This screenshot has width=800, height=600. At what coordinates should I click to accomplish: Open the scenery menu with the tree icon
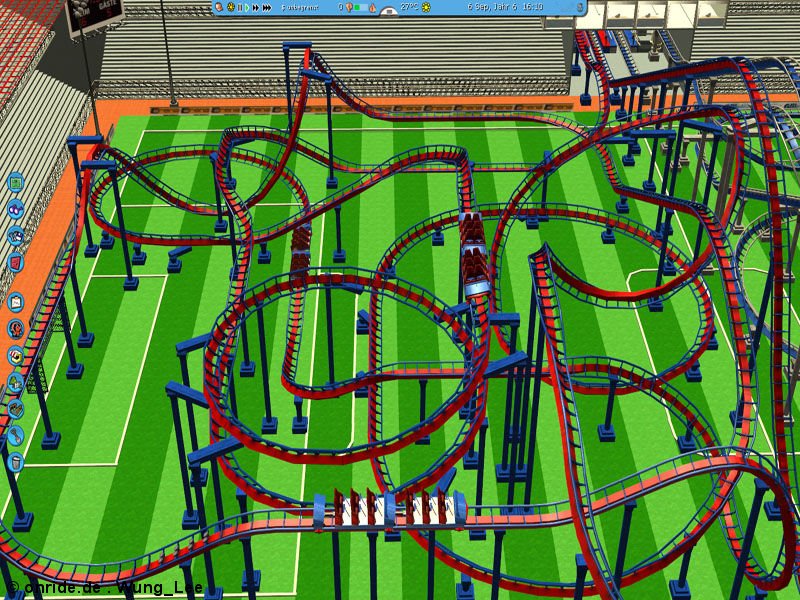[x=15, y=382]
